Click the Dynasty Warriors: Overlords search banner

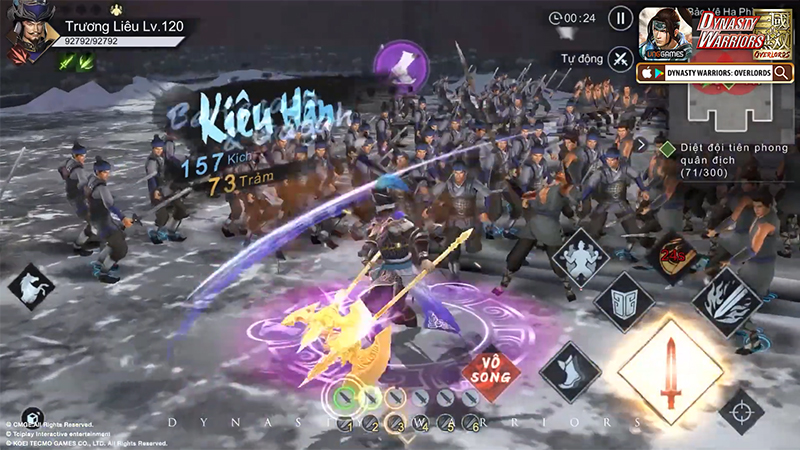[x=715, y=72]
